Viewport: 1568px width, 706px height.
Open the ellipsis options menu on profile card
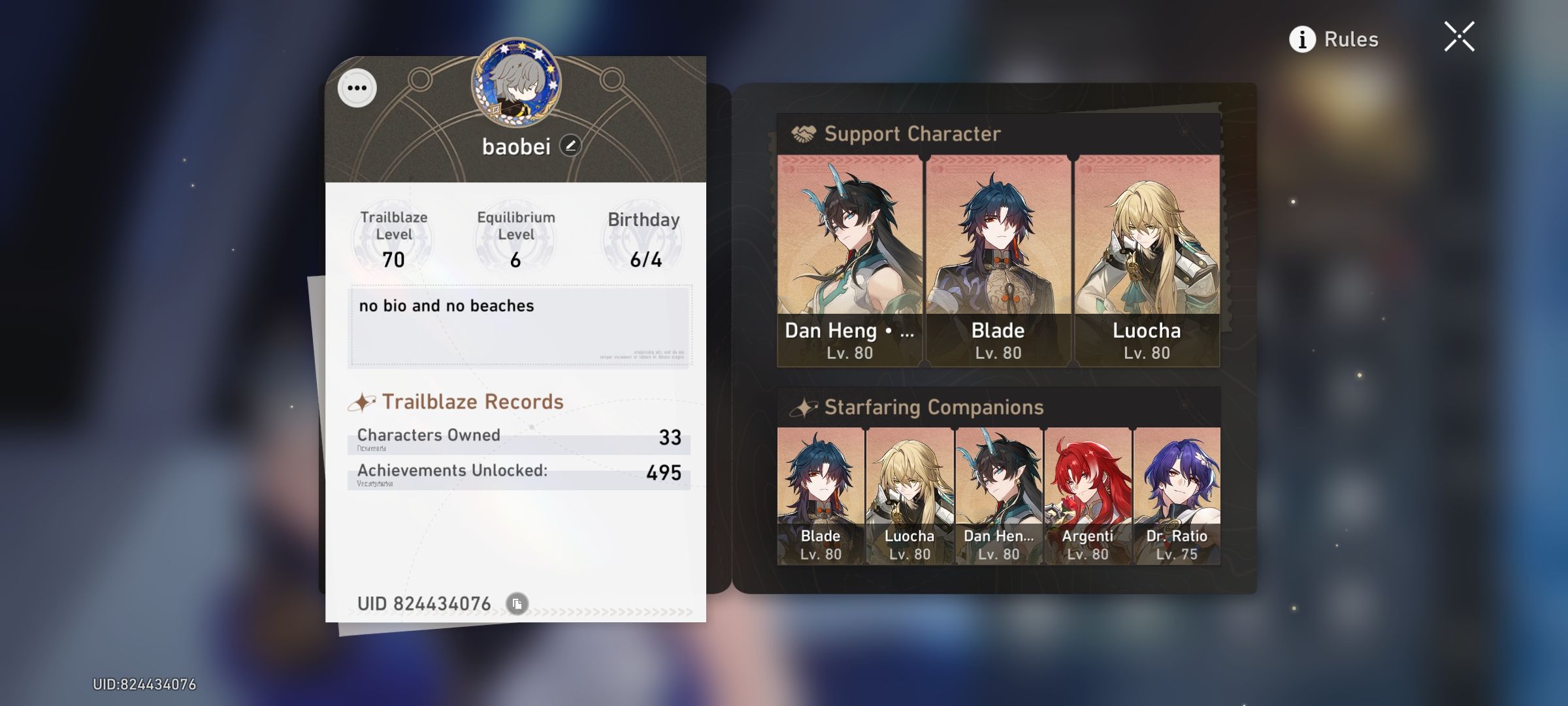357,87
